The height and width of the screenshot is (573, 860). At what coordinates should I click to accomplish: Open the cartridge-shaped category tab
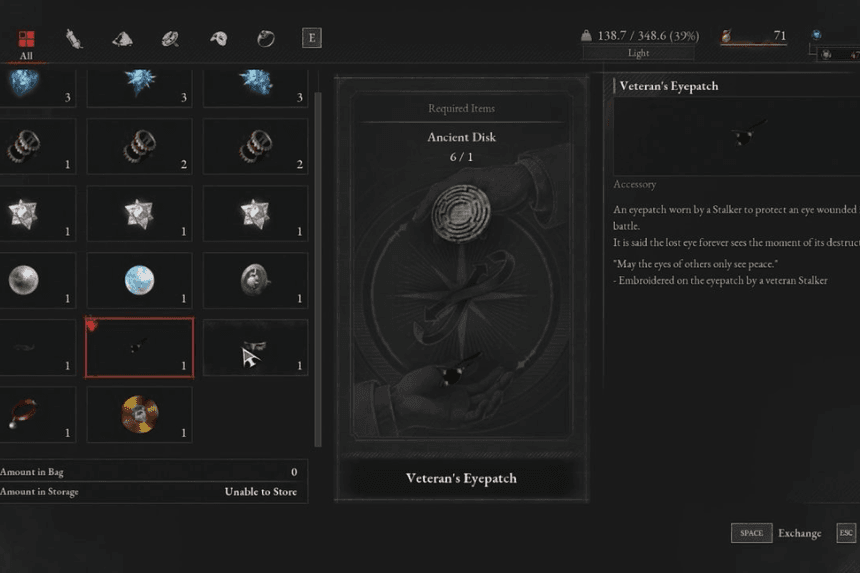tap(74, 39)
